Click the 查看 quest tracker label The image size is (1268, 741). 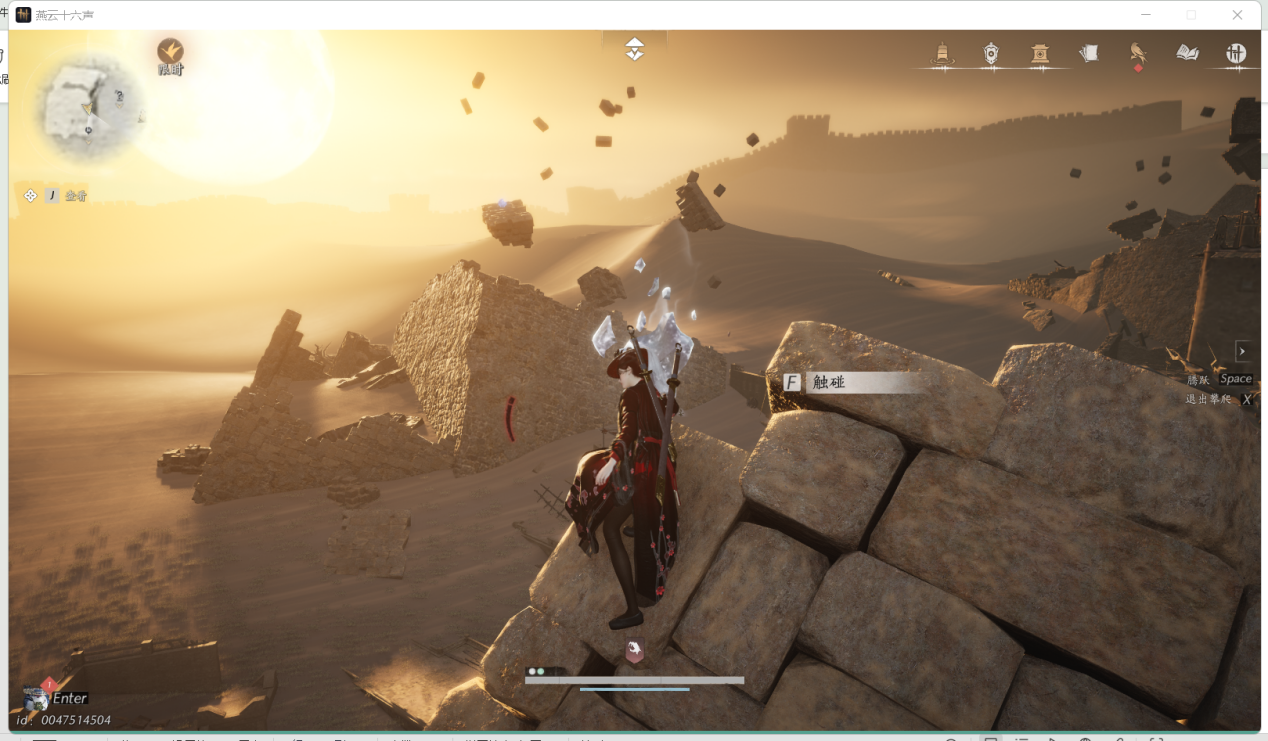pos(76,196)
